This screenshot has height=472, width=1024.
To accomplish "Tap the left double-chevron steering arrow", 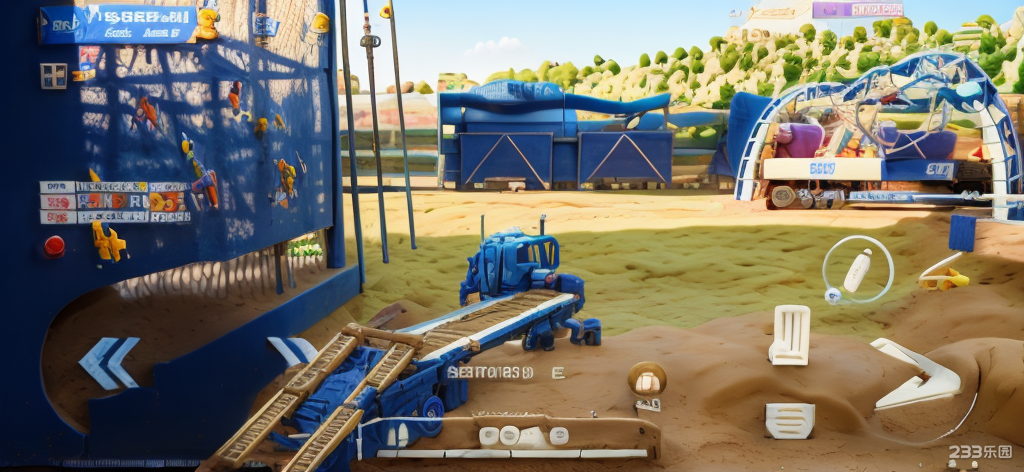I will [x=110, y=362].
